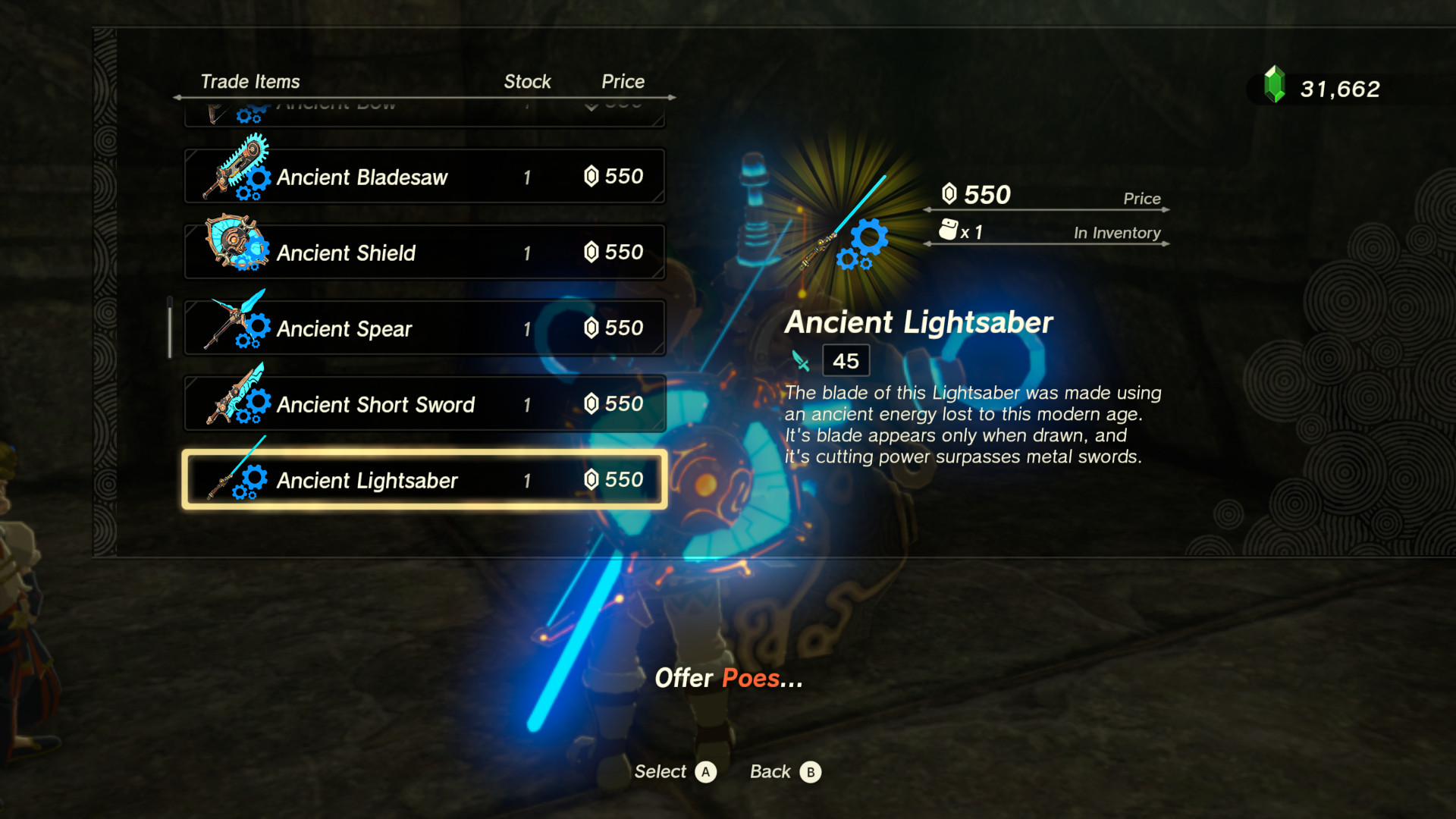1456x819 pixels.
Task: Select the Ancient Bladesaw listing
Action: tap(425, 176)
